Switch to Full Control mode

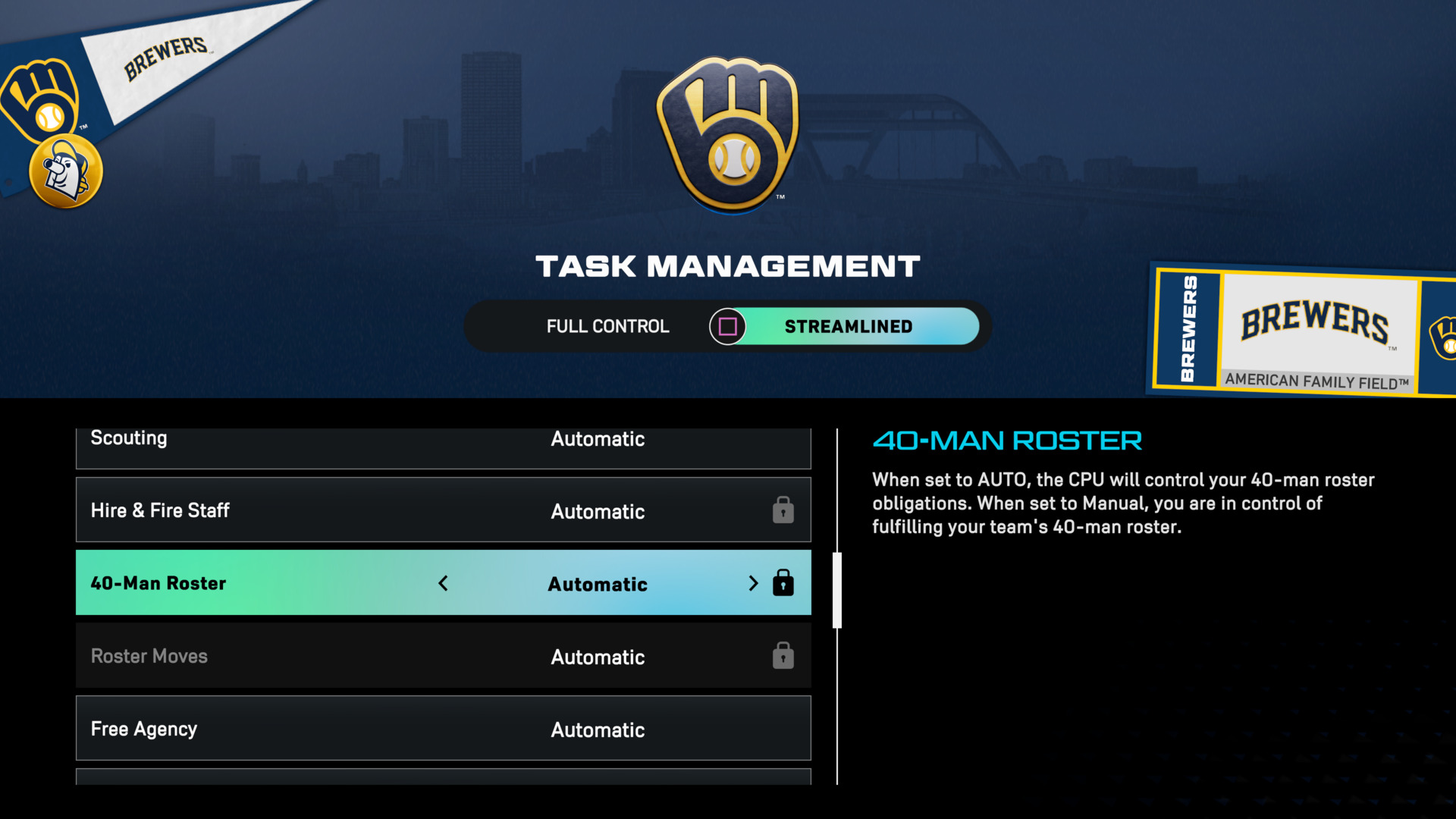[x=607, y=326]
